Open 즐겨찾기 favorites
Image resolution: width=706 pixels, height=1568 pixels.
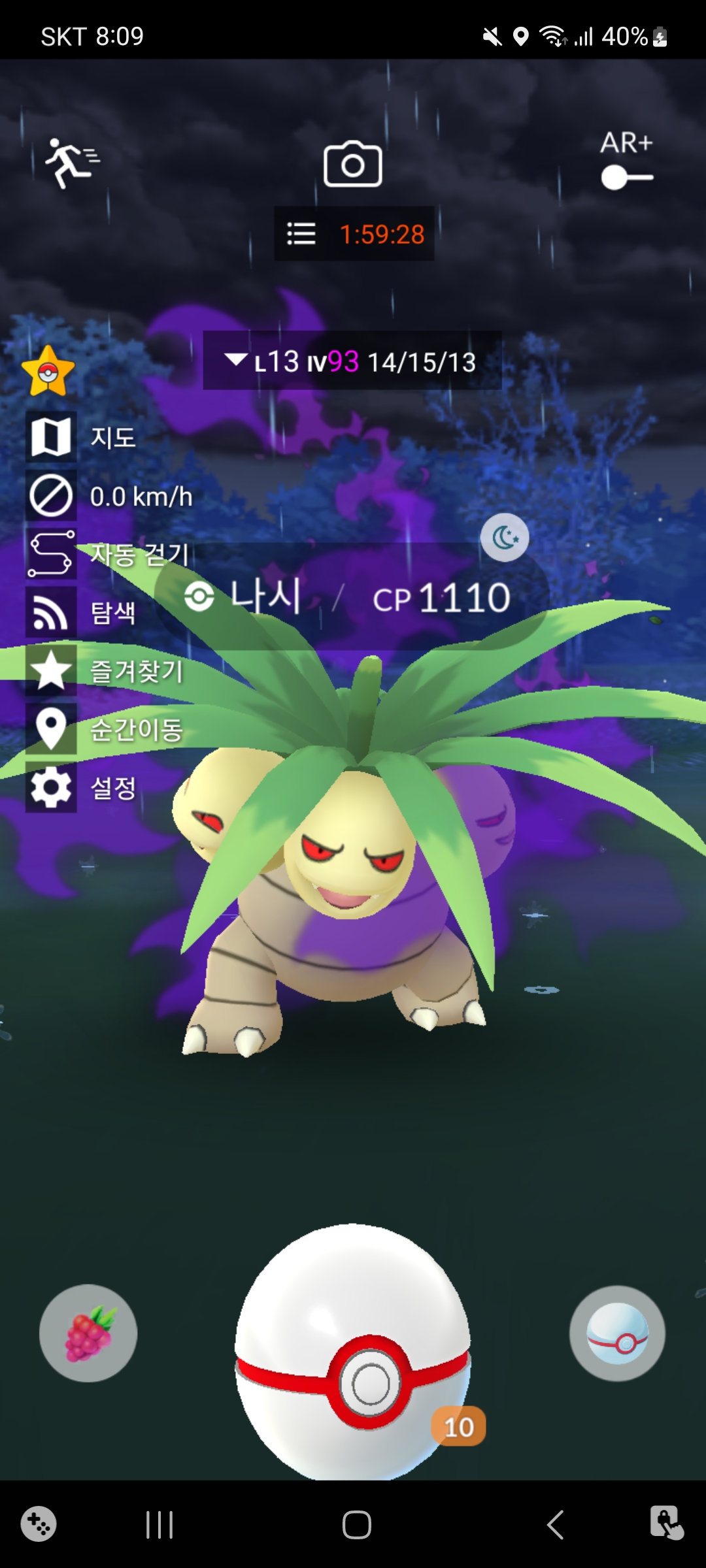(51, 670)
